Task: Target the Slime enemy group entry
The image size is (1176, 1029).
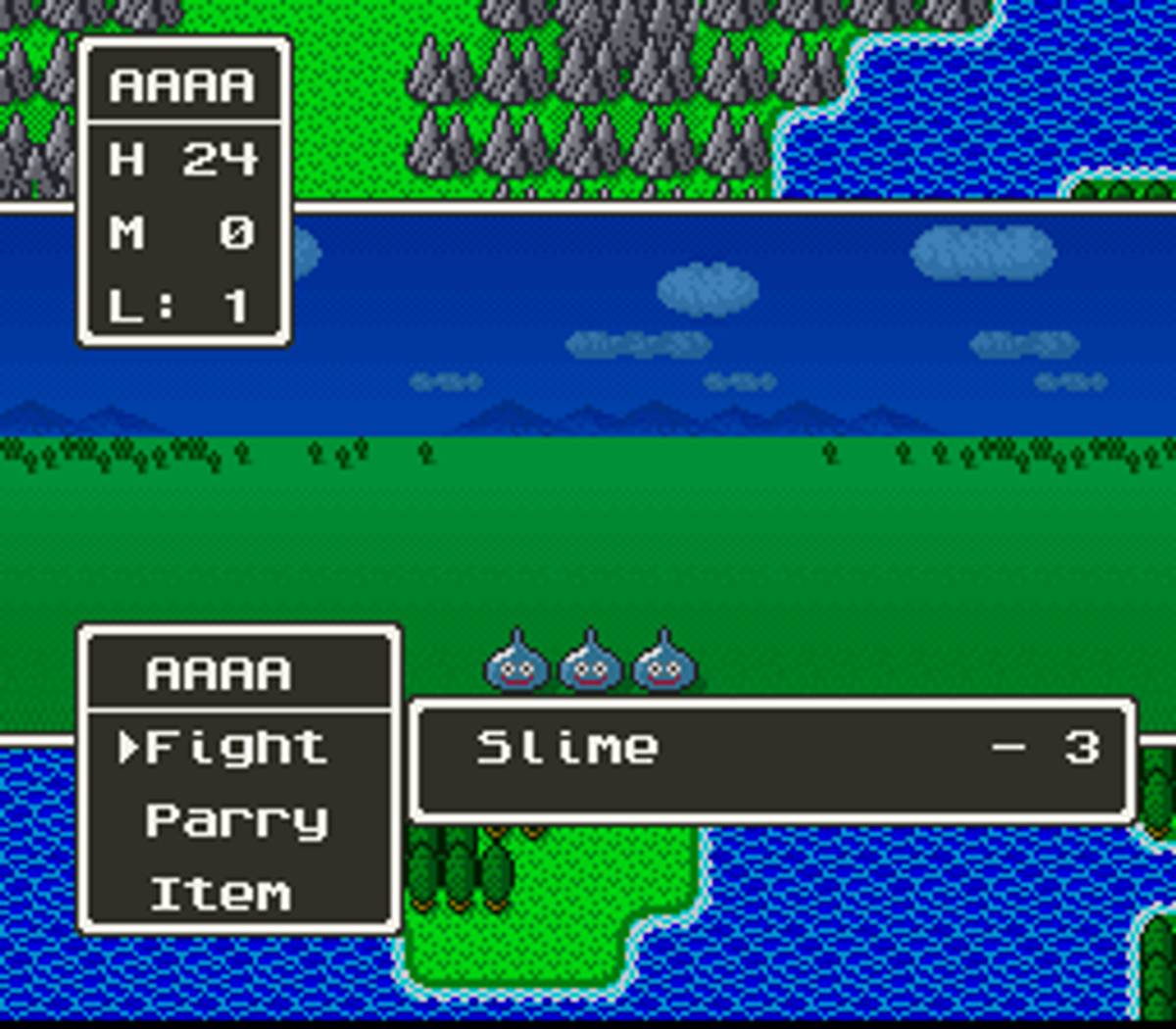Action: click(x=568, y=749)
